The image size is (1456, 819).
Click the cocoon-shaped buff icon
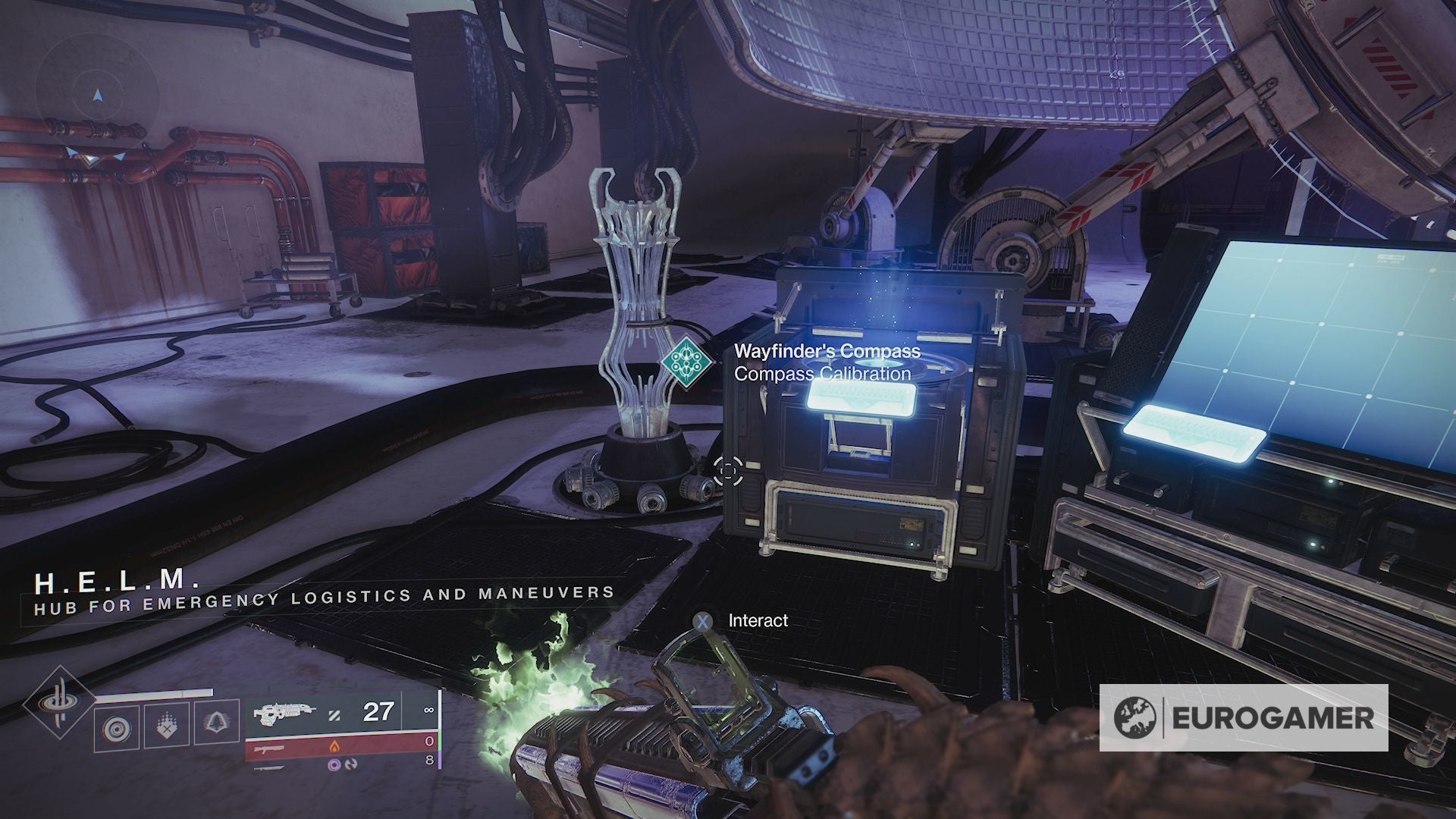pos(217,723)
